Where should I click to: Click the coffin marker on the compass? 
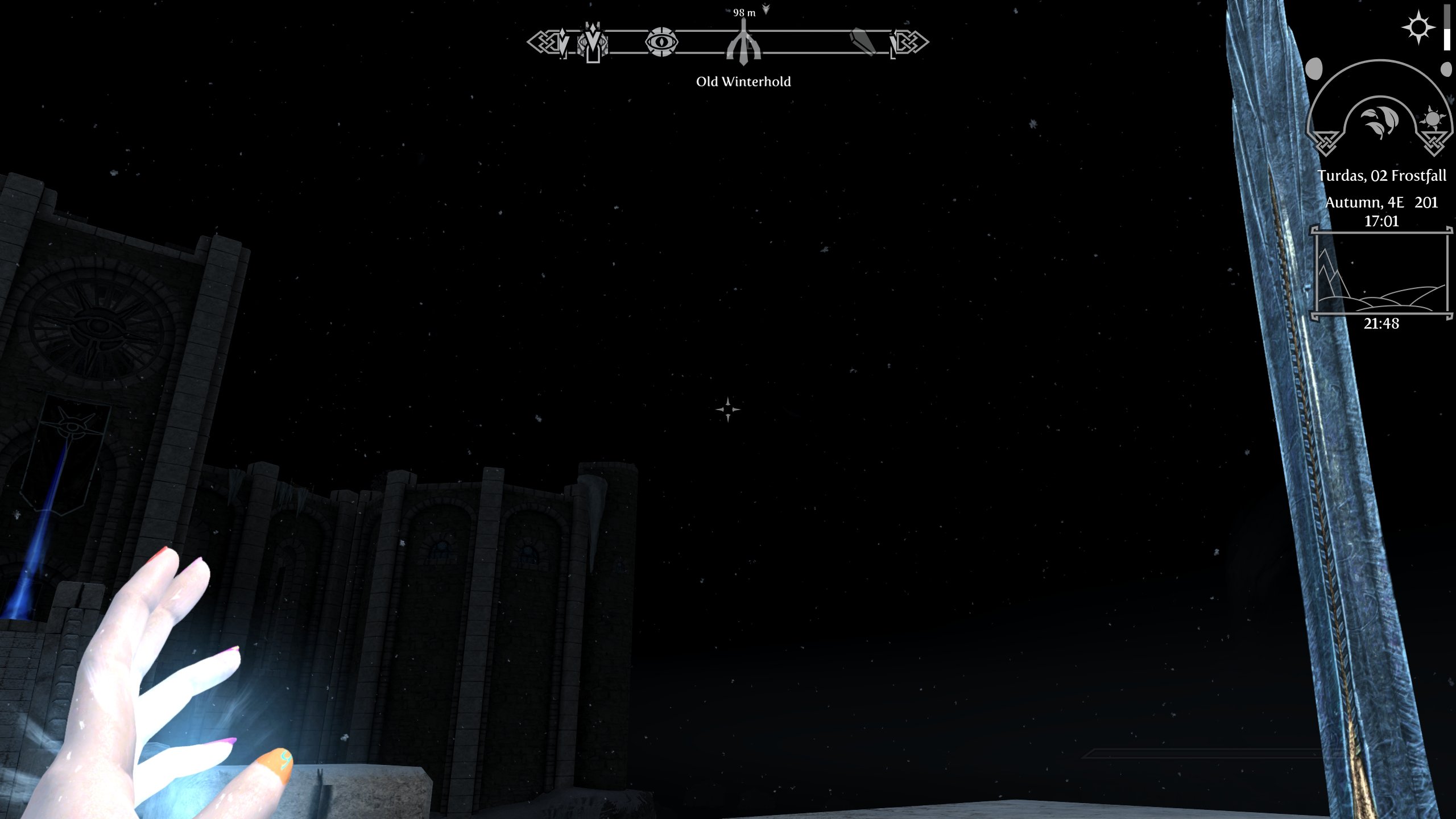coord(863,42)
